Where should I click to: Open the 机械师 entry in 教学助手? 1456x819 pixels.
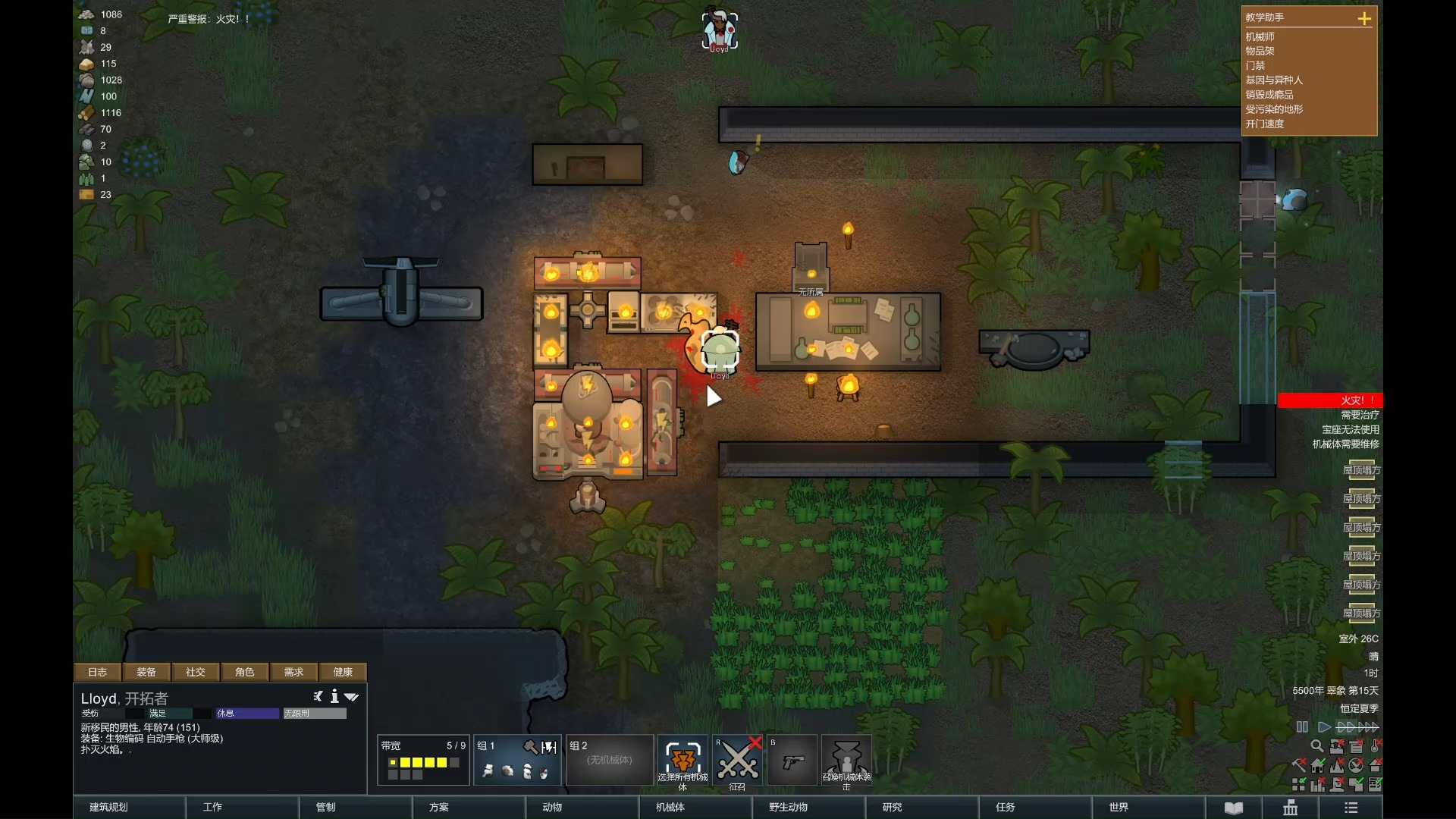tap(1260, 36)
